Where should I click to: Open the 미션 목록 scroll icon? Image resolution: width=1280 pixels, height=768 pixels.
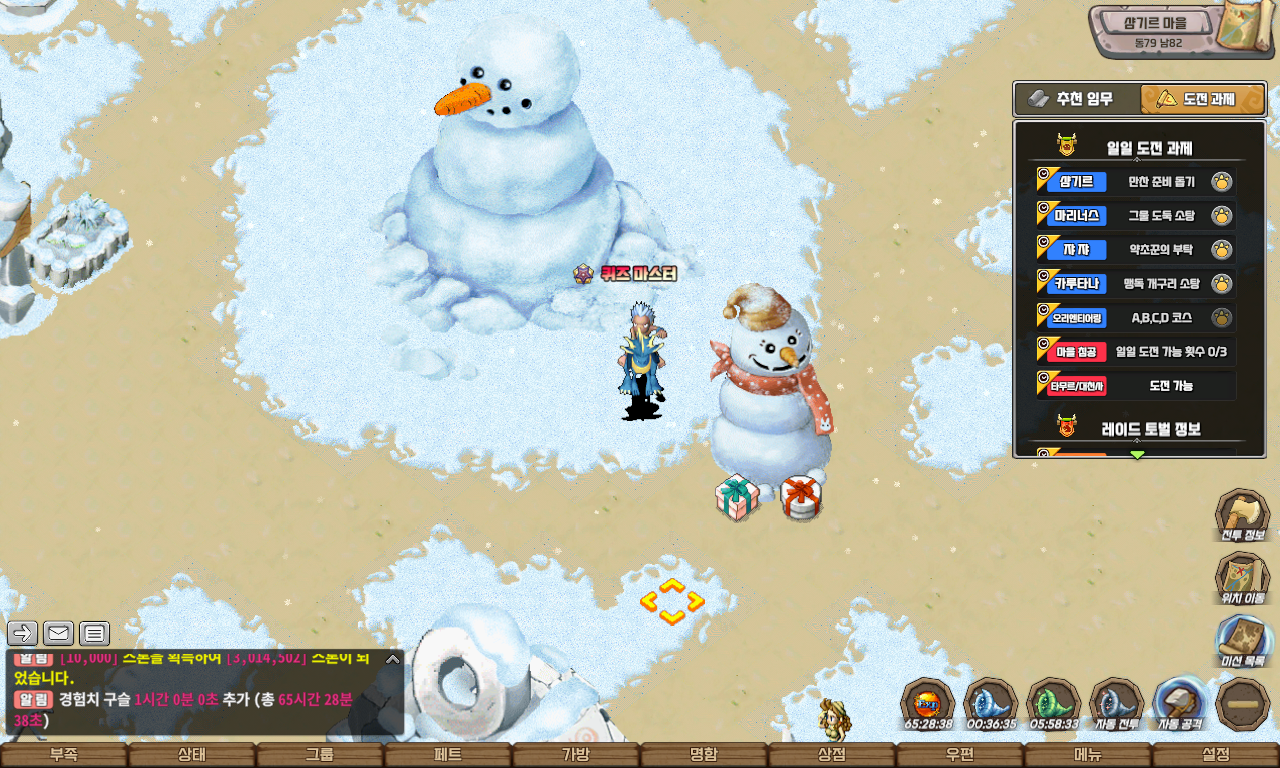[x=1242, y=642]
